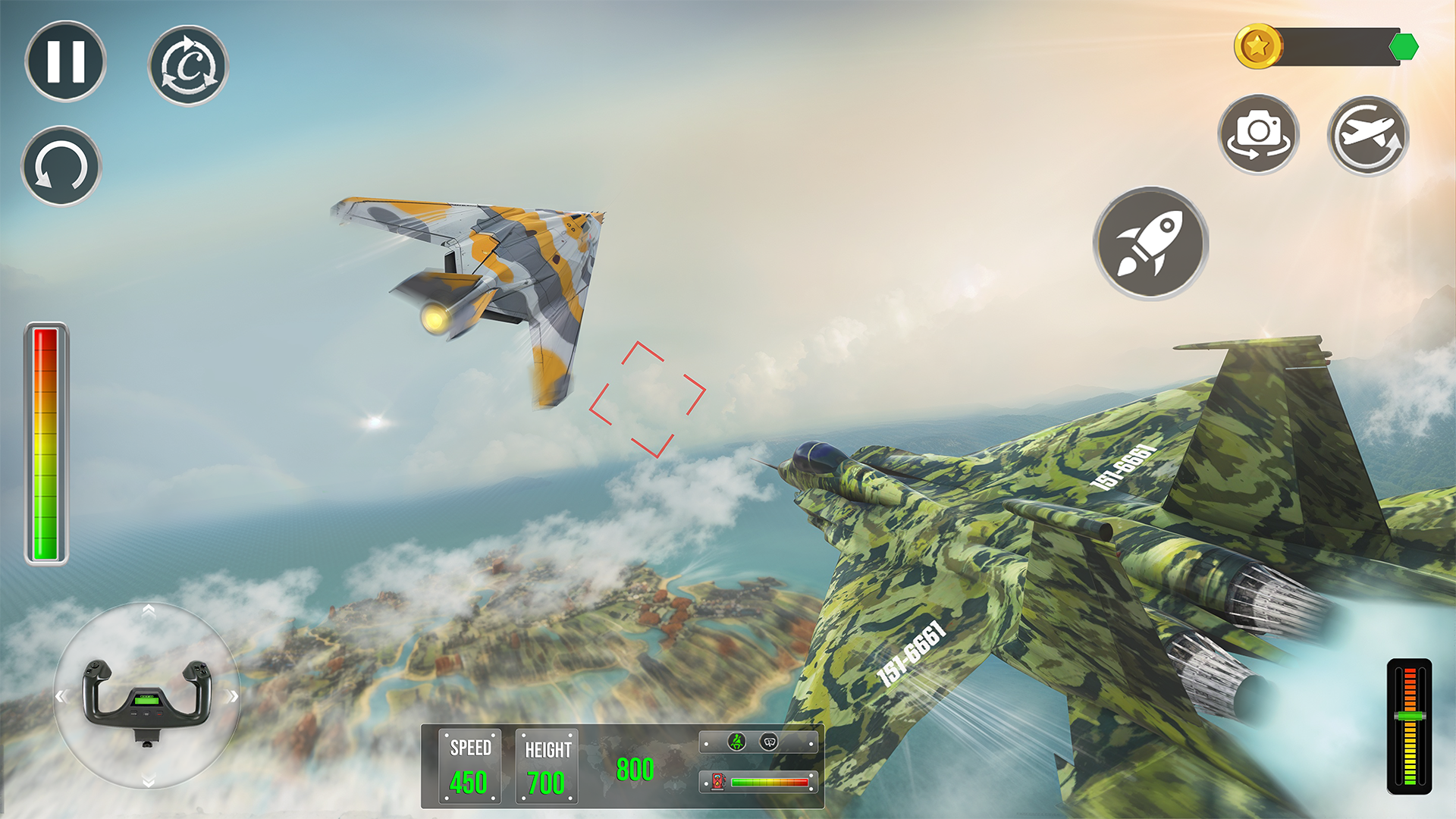Restart the current mission

pyautogui.click(x=188, y=64)
